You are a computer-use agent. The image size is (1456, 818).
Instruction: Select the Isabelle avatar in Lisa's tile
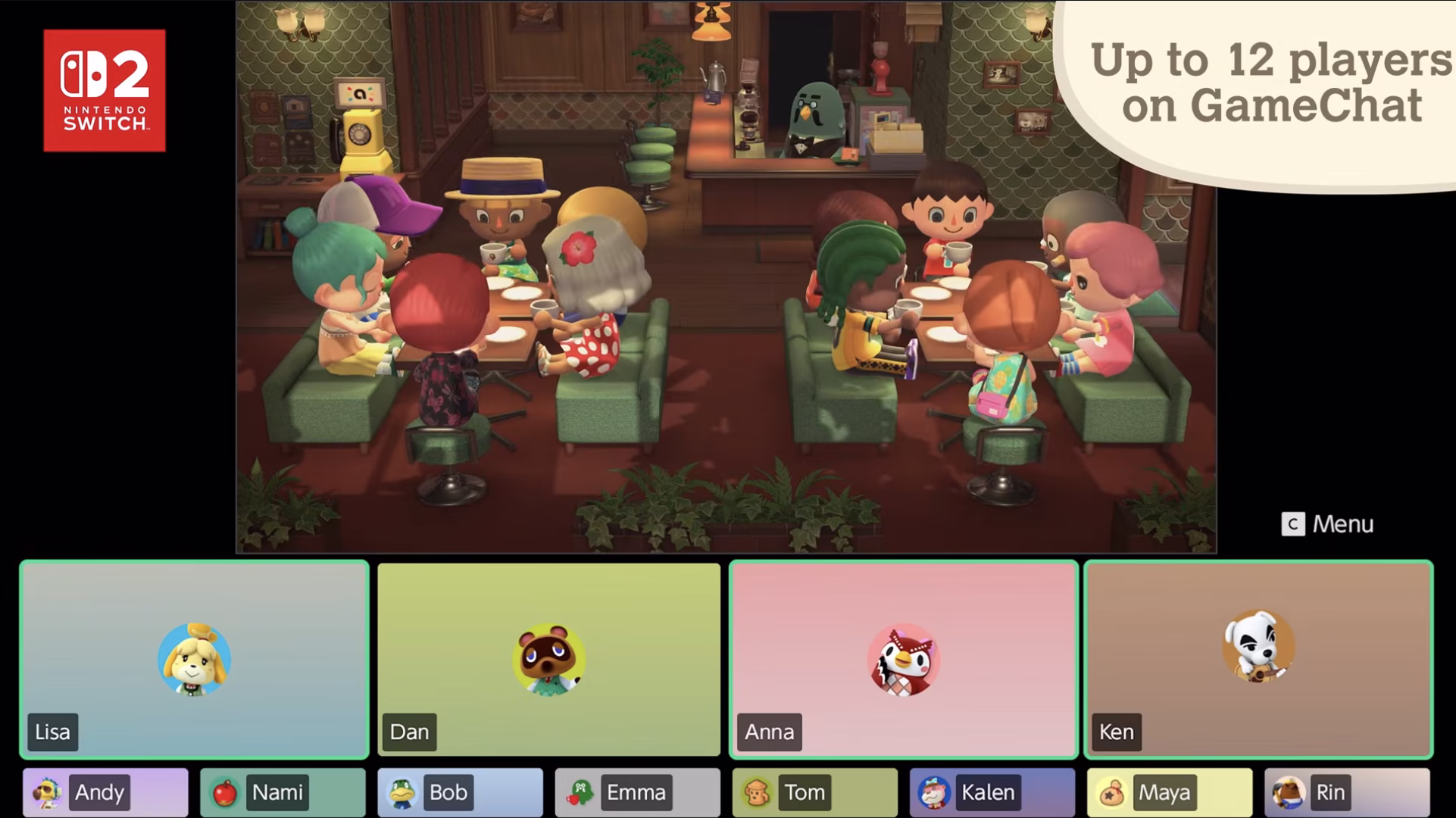195,658
